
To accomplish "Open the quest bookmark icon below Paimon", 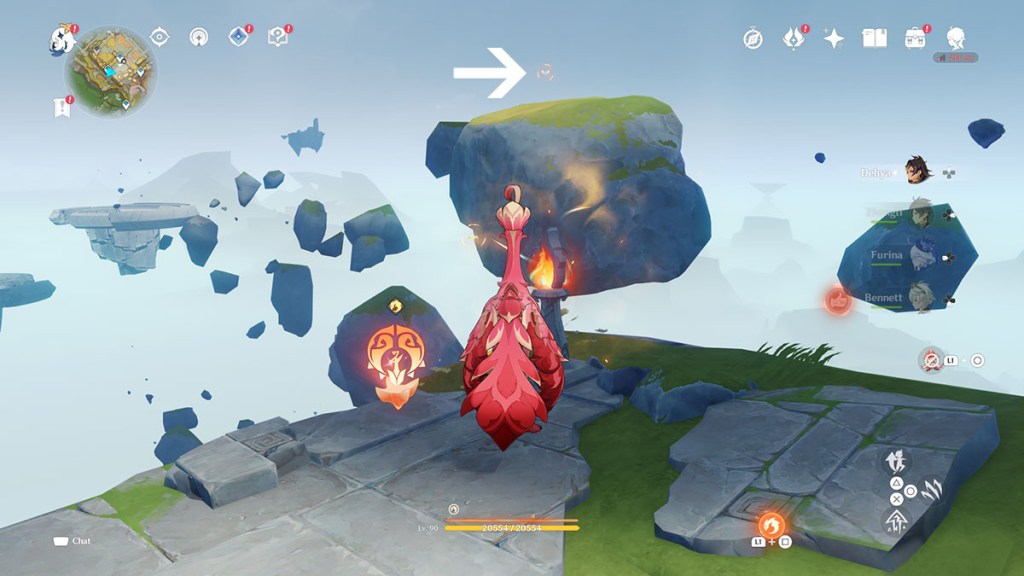I will click(62, 107).
